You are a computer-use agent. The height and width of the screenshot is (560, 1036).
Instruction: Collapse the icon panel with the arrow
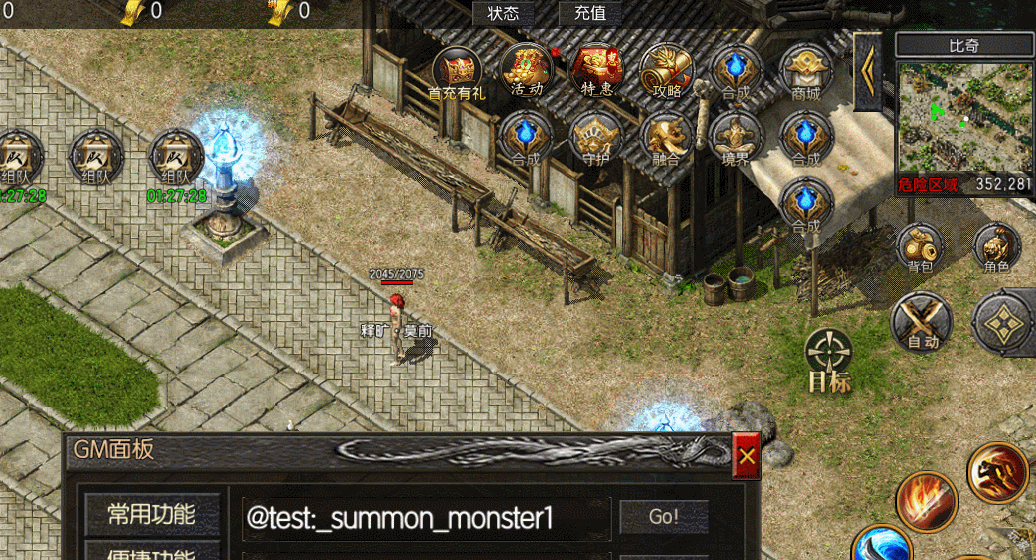tap(867, 70)
